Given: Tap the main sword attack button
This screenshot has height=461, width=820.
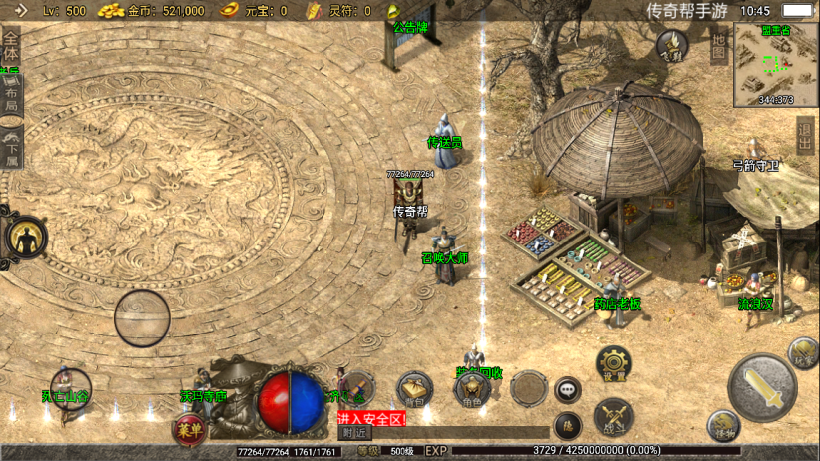Looking at the screenshot, I should 762,388.
